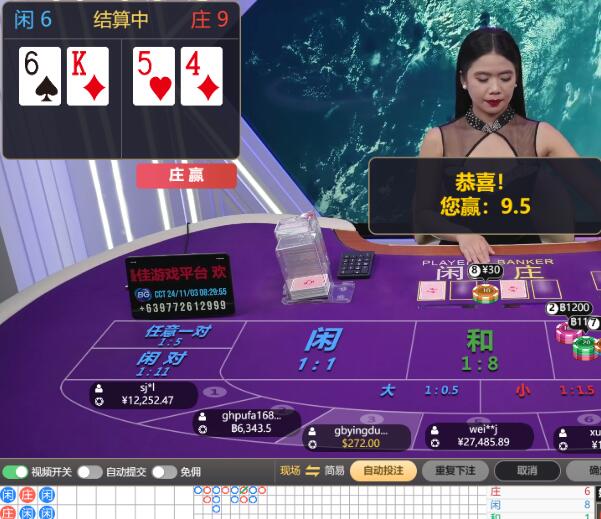Switch between 现场 and 简易 view
This screenshot has height=519, width=601.
(x=312, y=471)
